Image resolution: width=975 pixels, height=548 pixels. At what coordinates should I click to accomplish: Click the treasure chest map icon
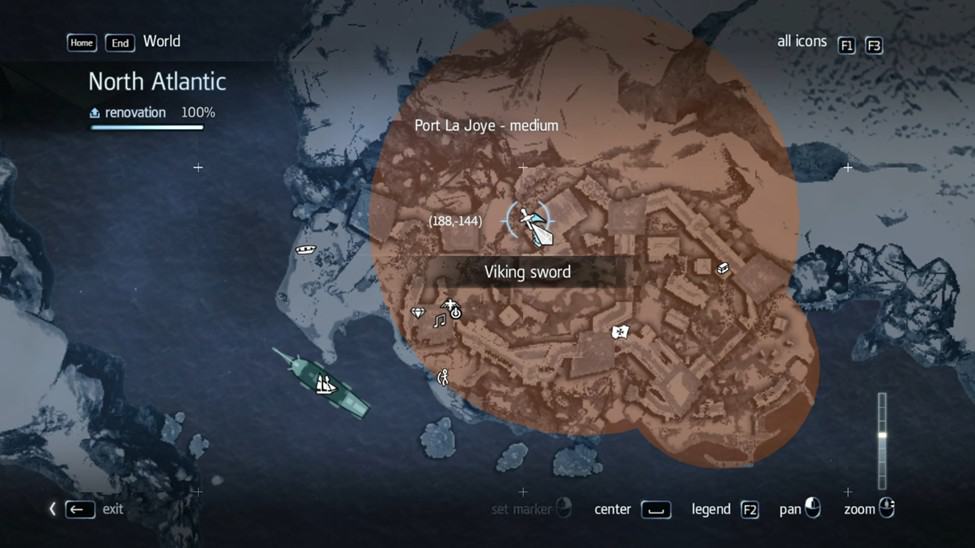[x=723, y=268]
